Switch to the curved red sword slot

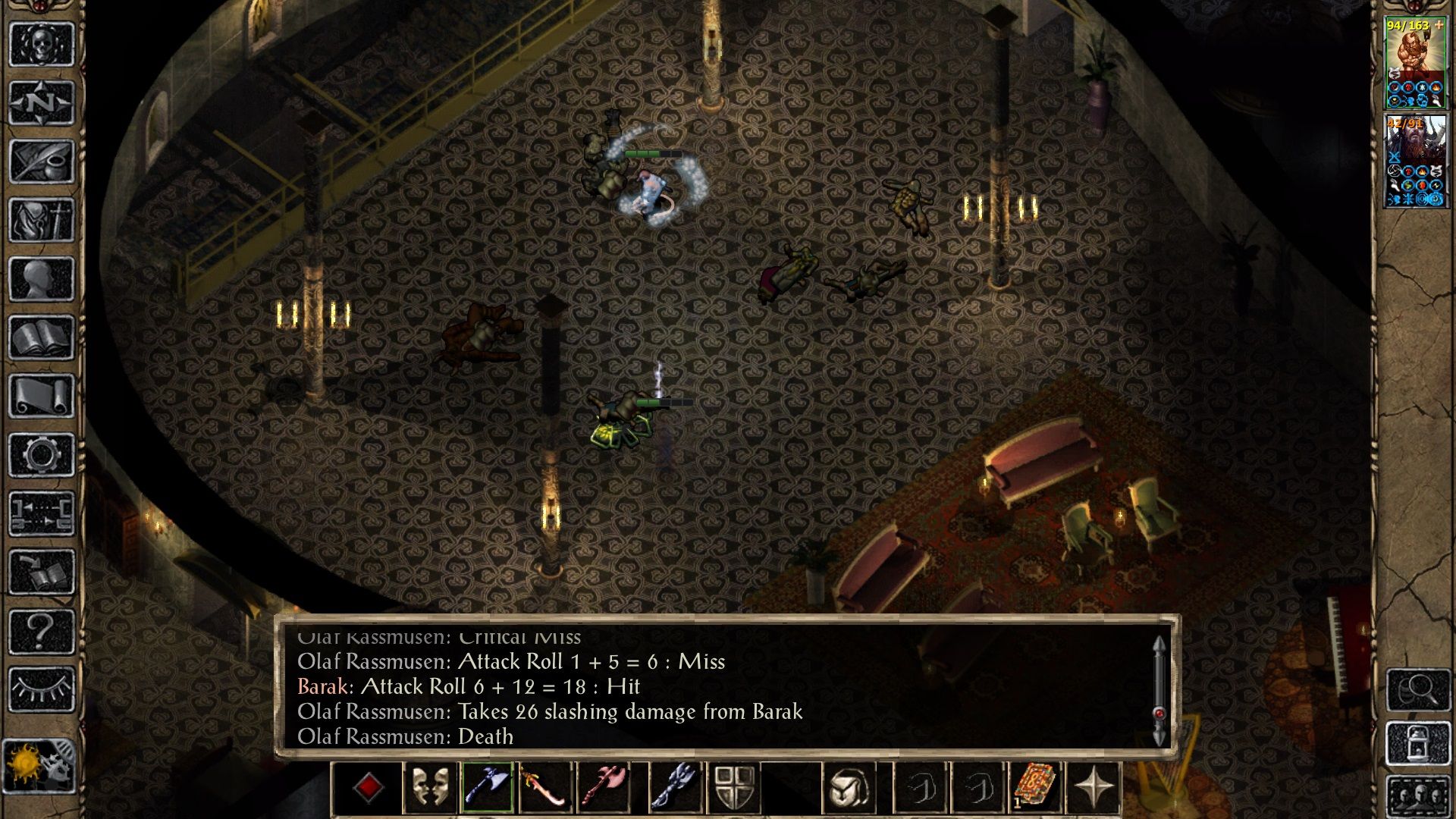pyautogui.click(x=544, y=788)
